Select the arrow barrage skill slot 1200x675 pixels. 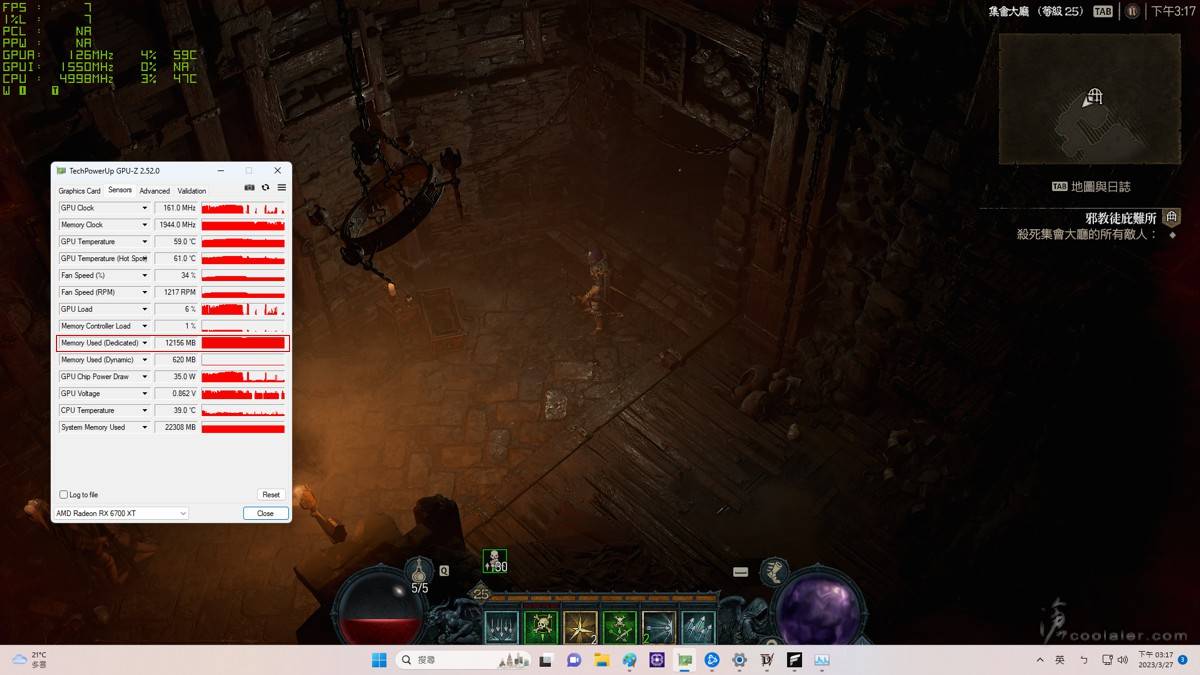point(697,628)
